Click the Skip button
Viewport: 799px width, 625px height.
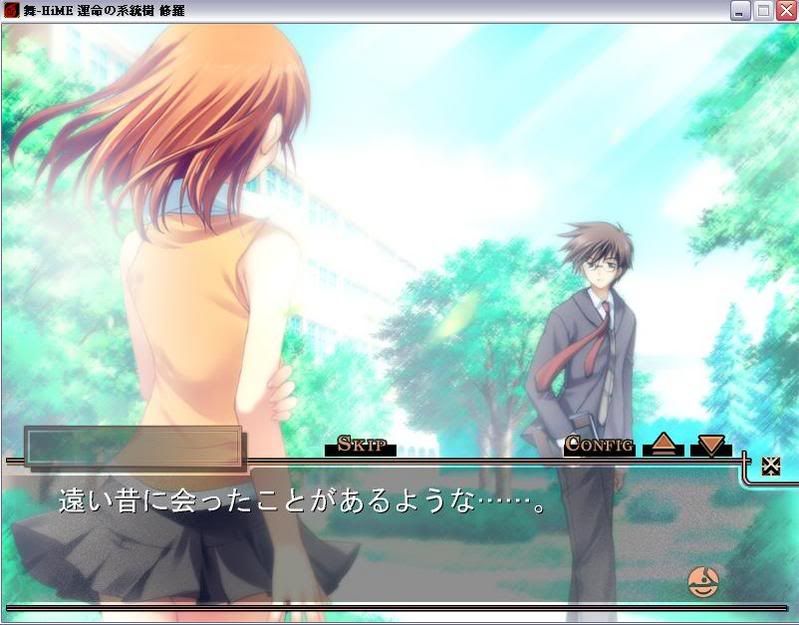[x=361, y=445]
